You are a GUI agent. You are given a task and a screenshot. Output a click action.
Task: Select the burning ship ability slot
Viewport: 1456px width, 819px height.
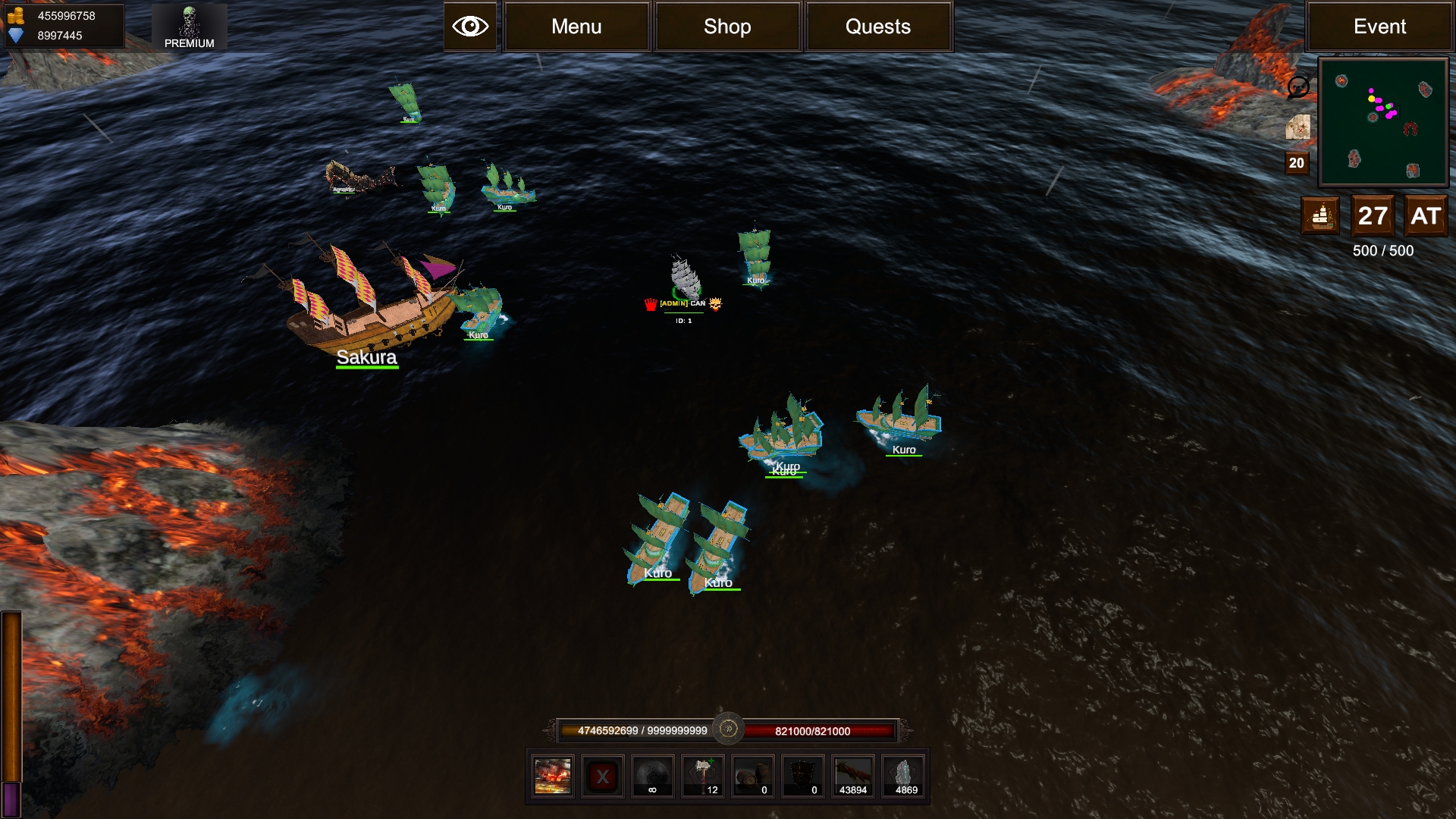pyautogui.click(x=552, y=777)
